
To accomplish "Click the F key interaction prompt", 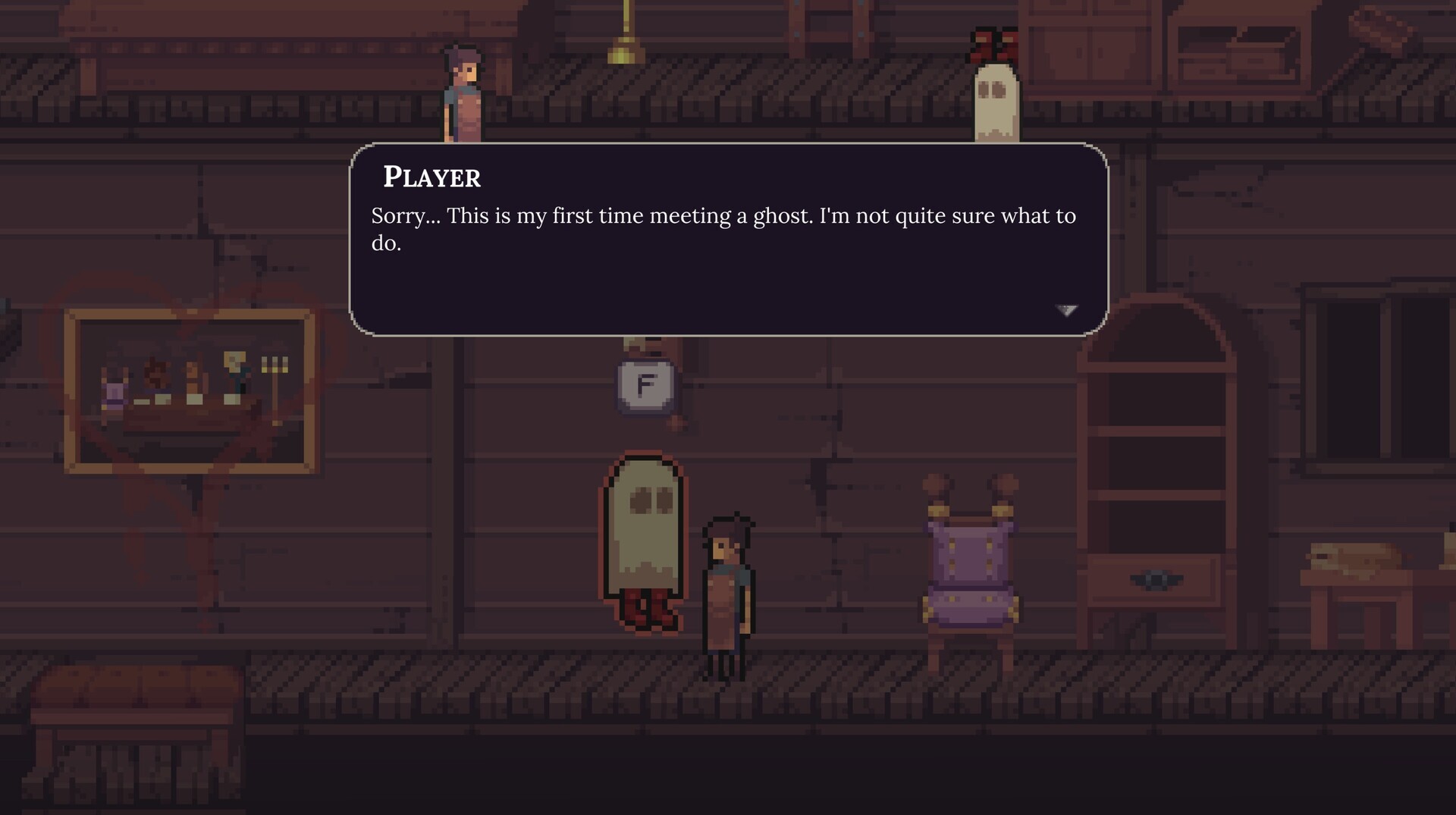I will click(x=644, y=384).
